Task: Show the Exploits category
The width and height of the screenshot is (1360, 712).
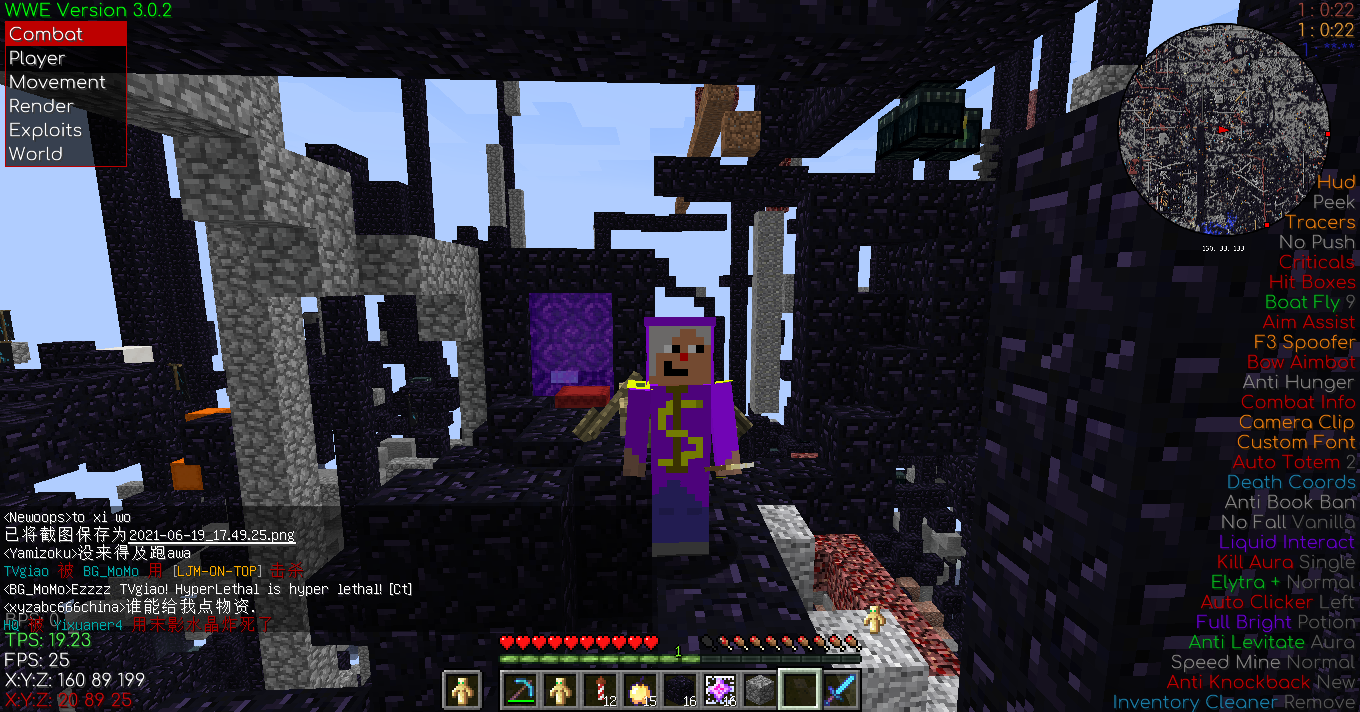Action: [66, 130]
